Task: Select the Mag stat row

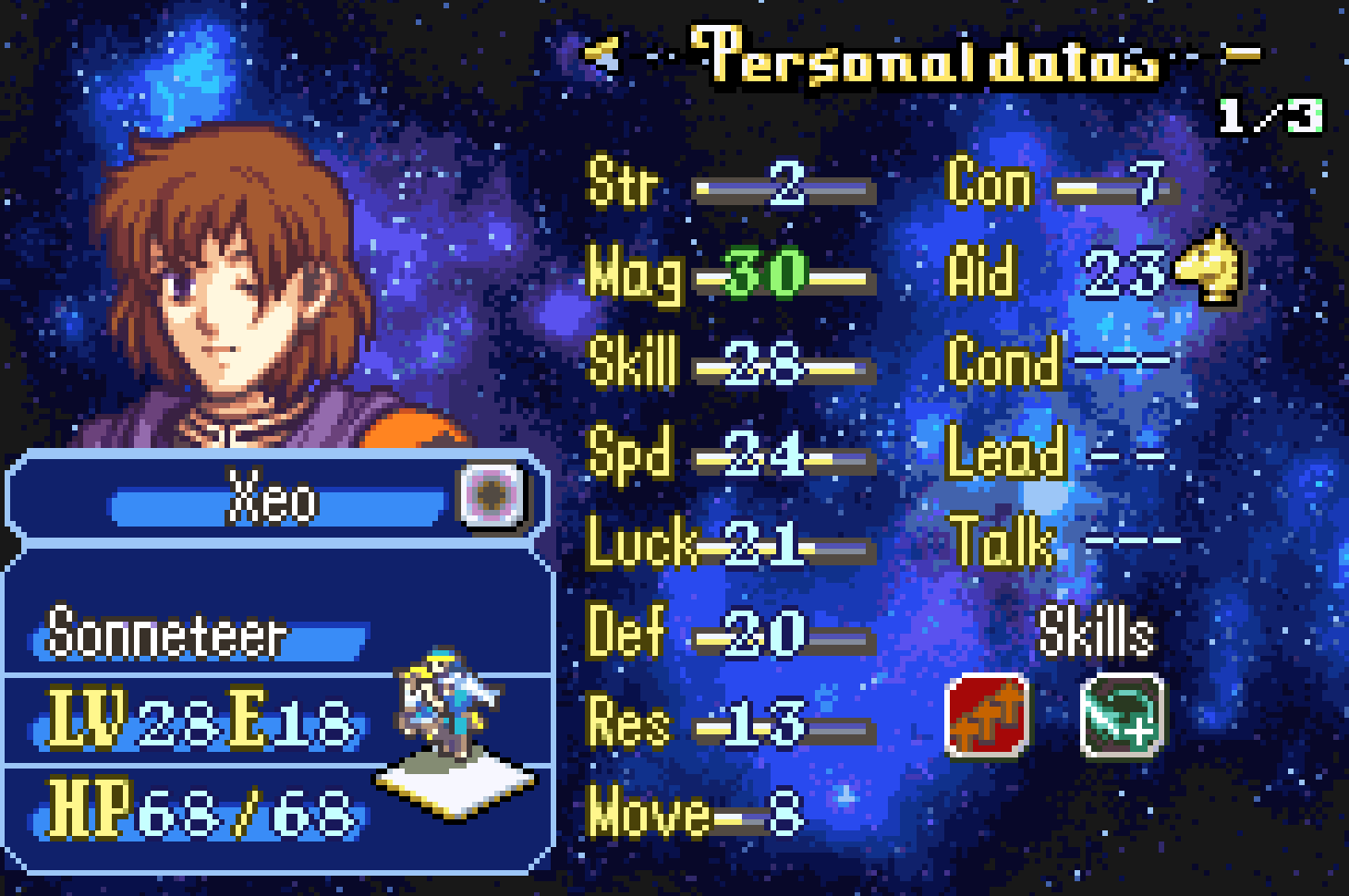Action: tap(730, 275)
